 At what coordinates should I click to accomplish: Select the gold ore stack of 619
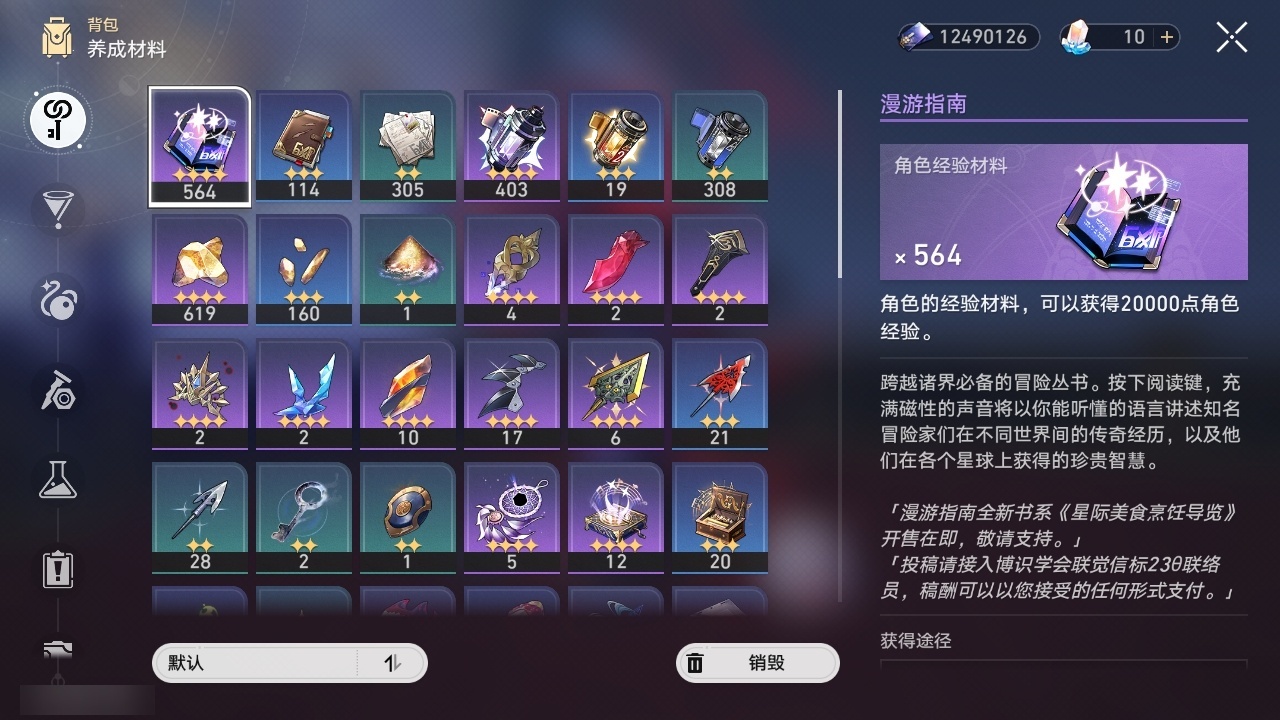click(x=199, y=266)
